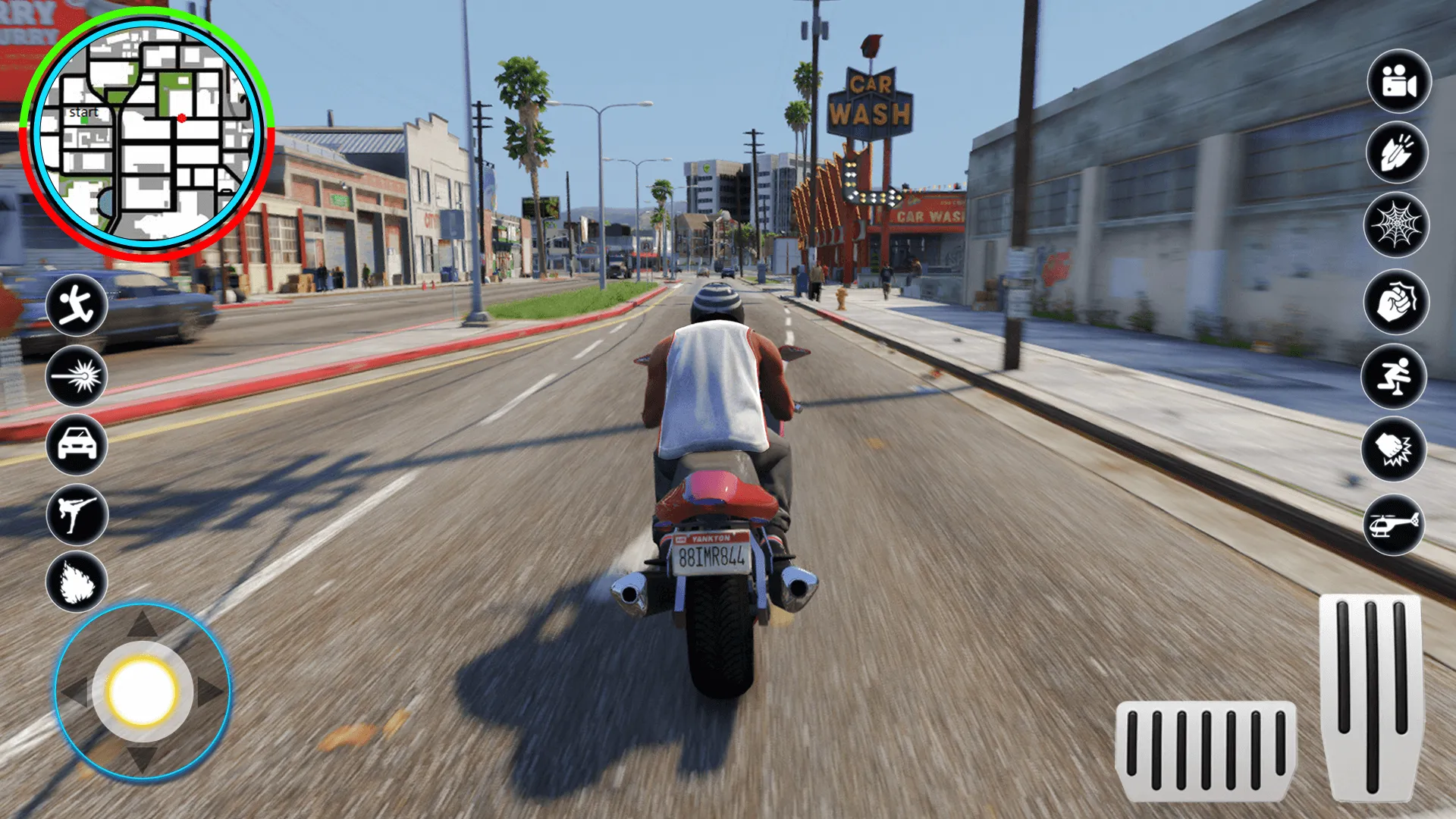This screenshot has height=819, width=1456.
Task: Hit the wide brake pedal
Action: (1206, 751)
